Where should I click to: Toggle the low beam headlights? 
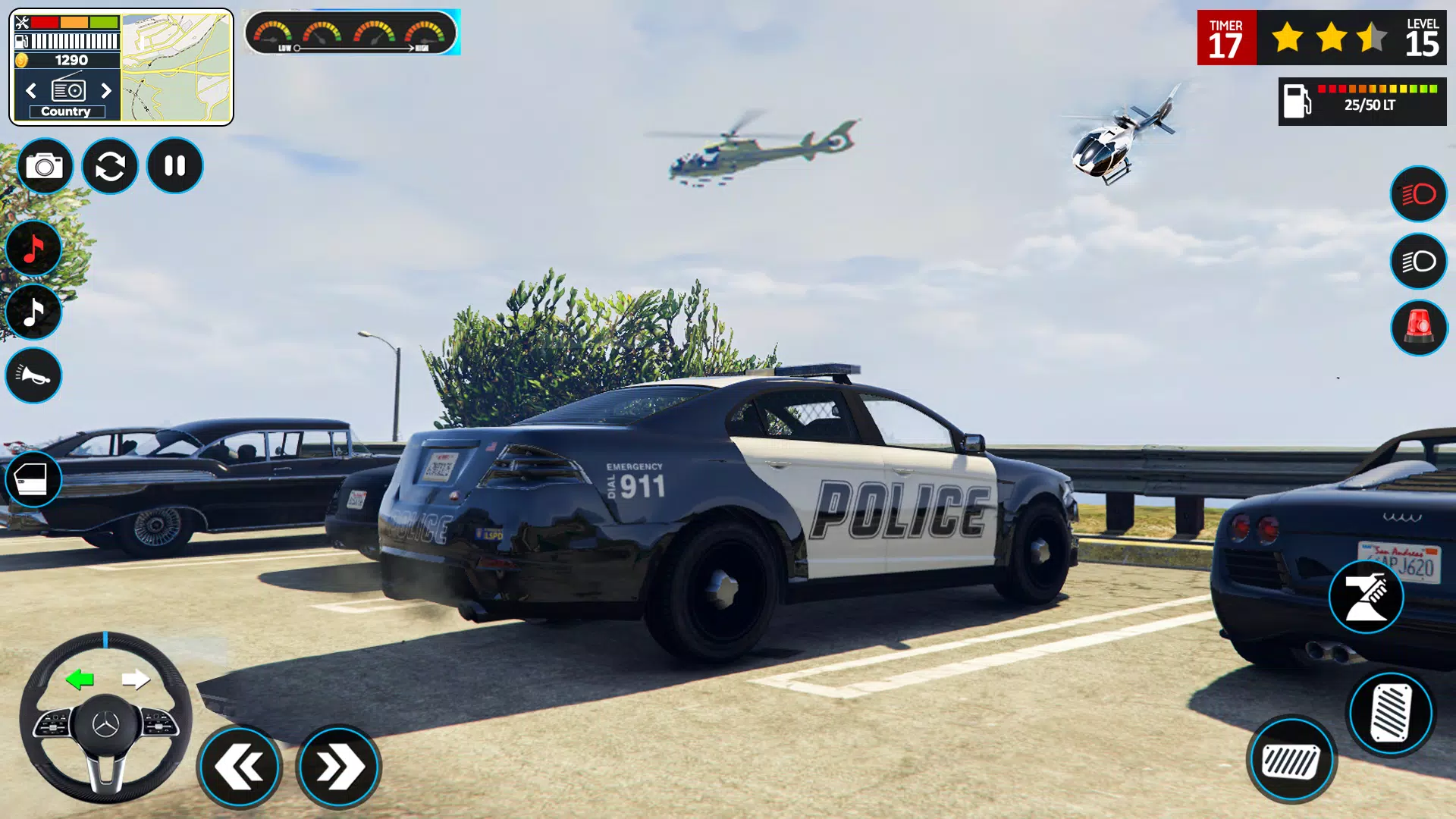(x=1419, y=262)
